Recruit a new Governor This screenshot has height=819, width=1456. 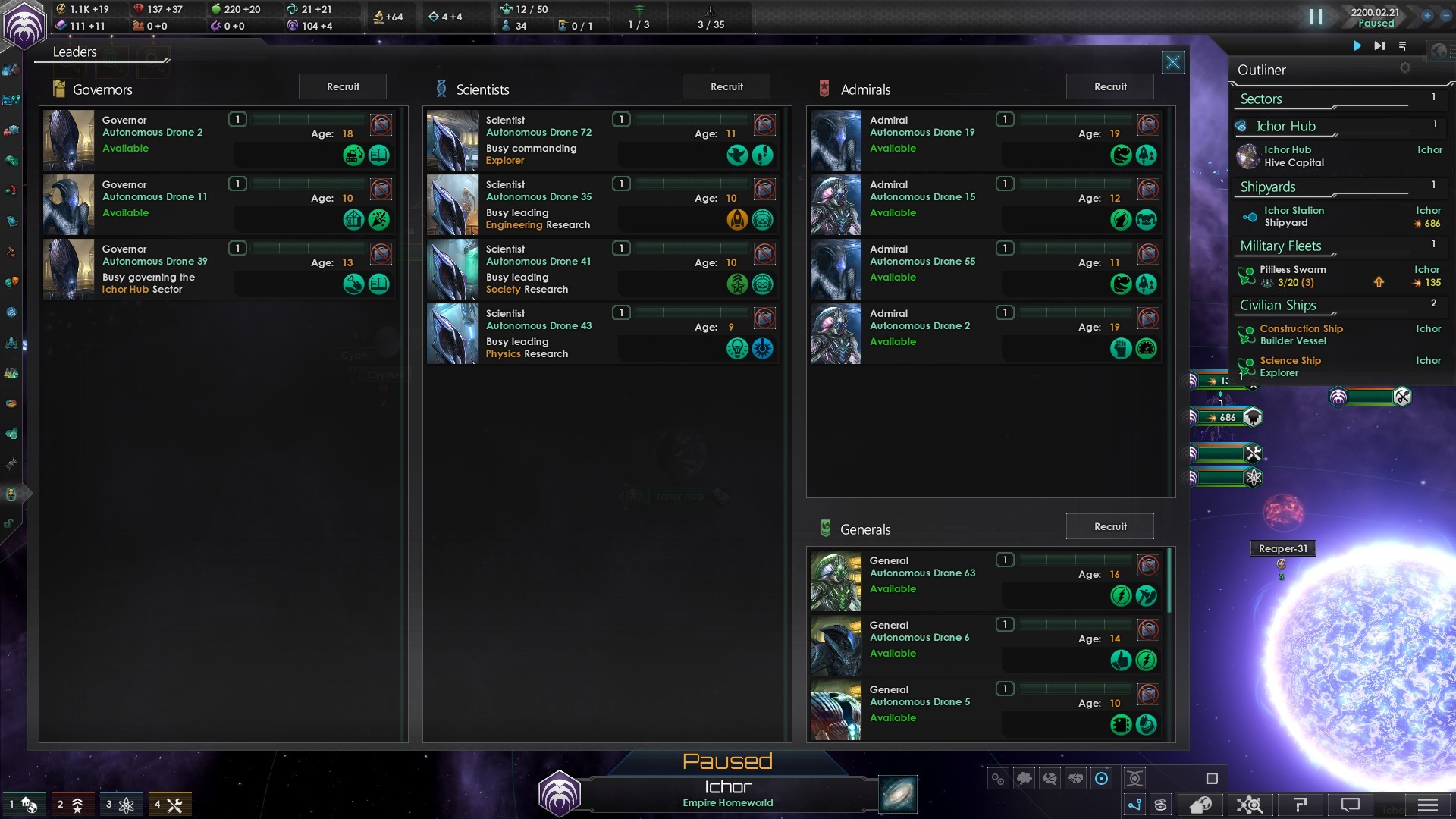tap(343, 86)
